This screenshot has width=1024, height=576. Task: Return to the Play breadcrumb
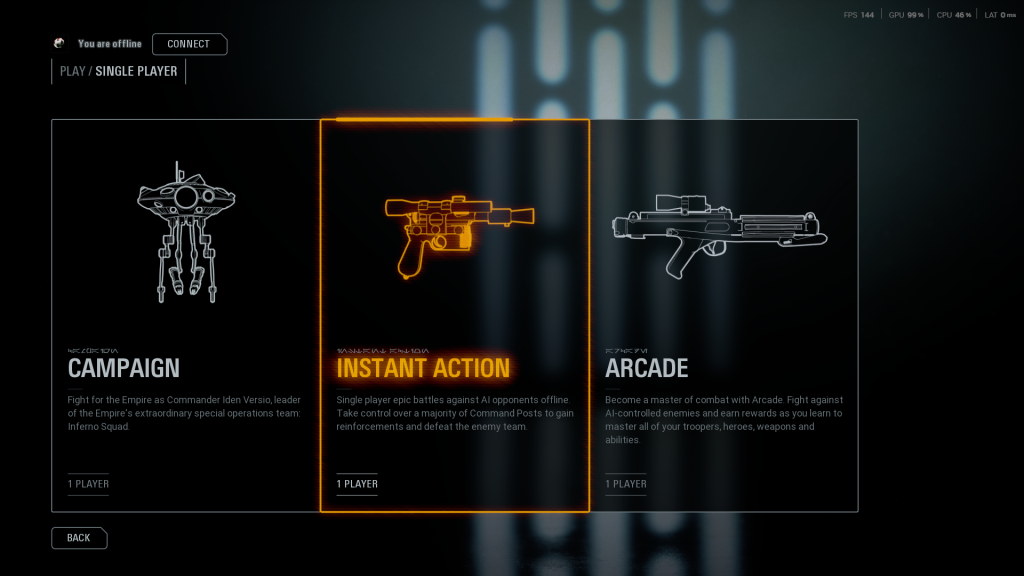click(x=72, y=72)
